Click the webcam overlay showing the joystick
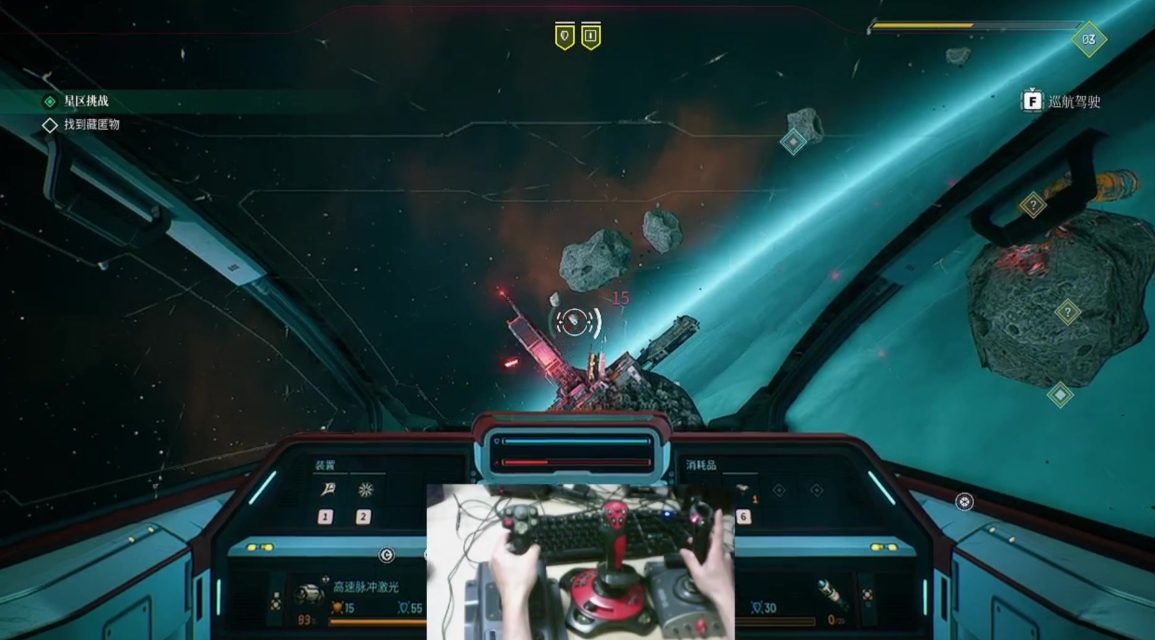The width and height of the screenshot is (1155, 640). pyautogui.click(x=580, y=561)
